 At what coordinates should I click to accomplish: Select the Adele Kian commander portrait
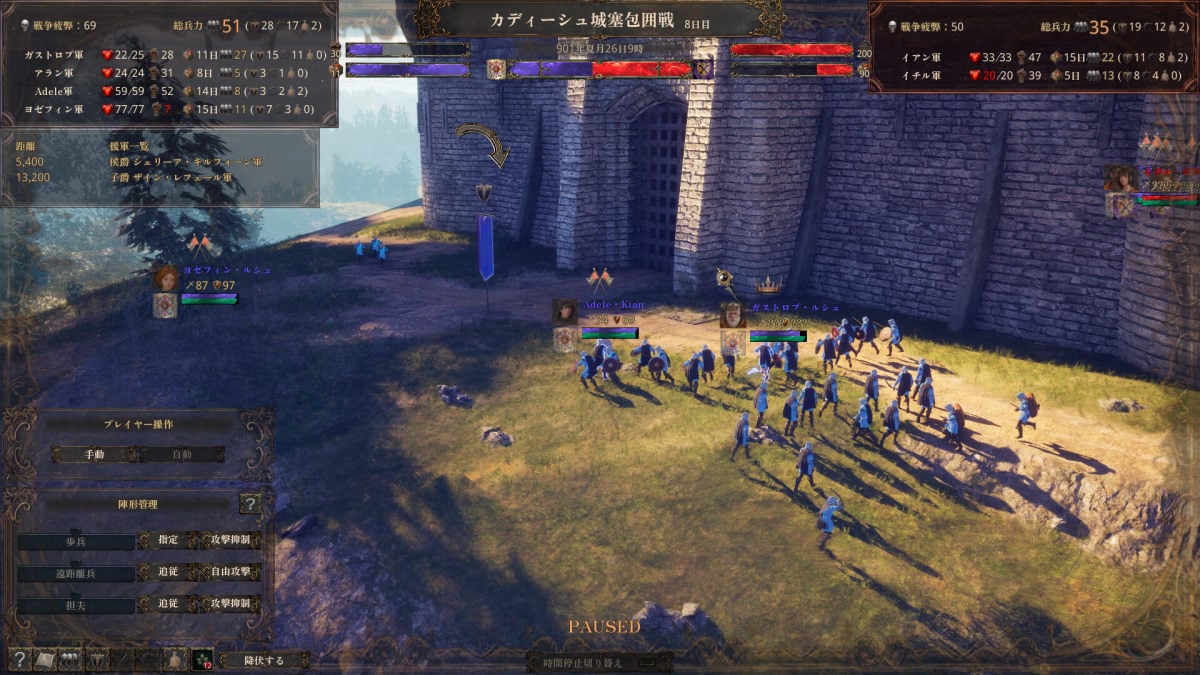(565, 312)
